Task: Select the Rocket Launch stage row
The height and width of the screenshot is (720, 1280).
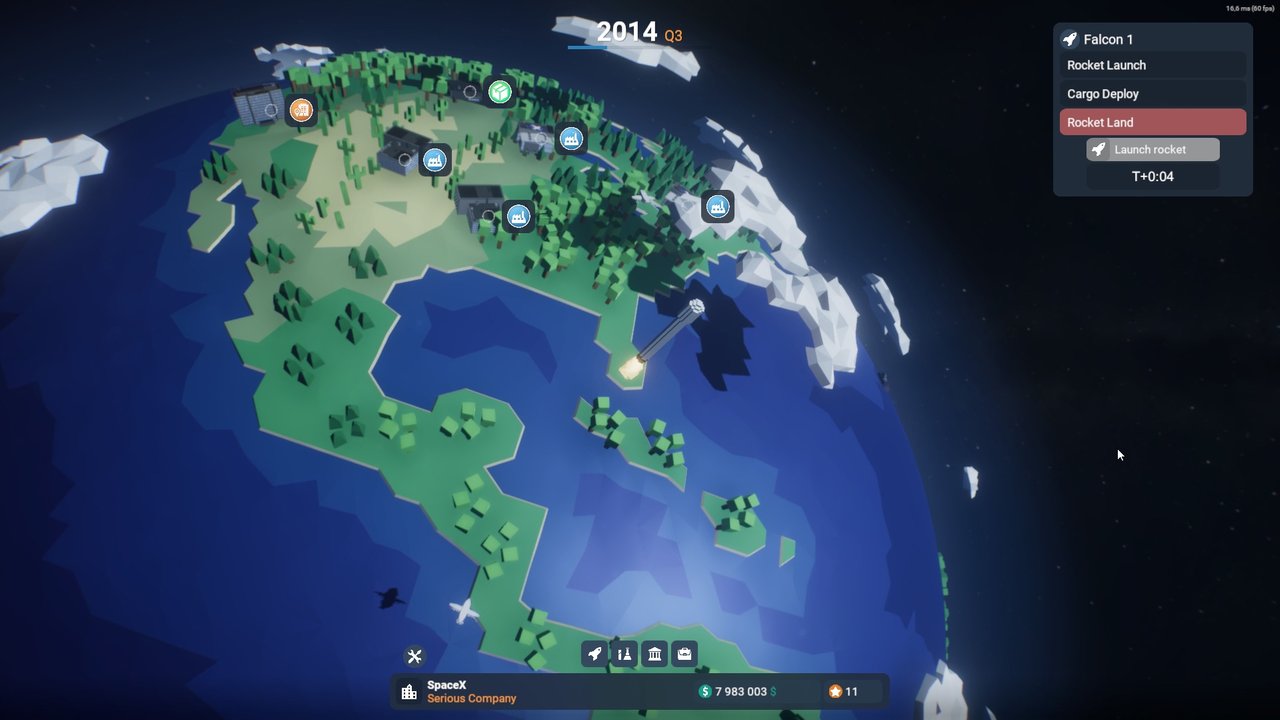Action: point(1152,66)
